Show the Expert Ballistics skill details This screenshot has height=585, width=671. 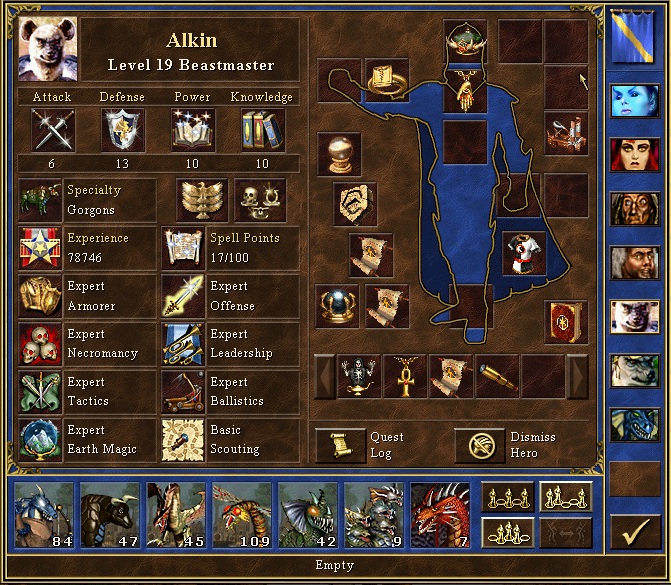coord(183,392)
